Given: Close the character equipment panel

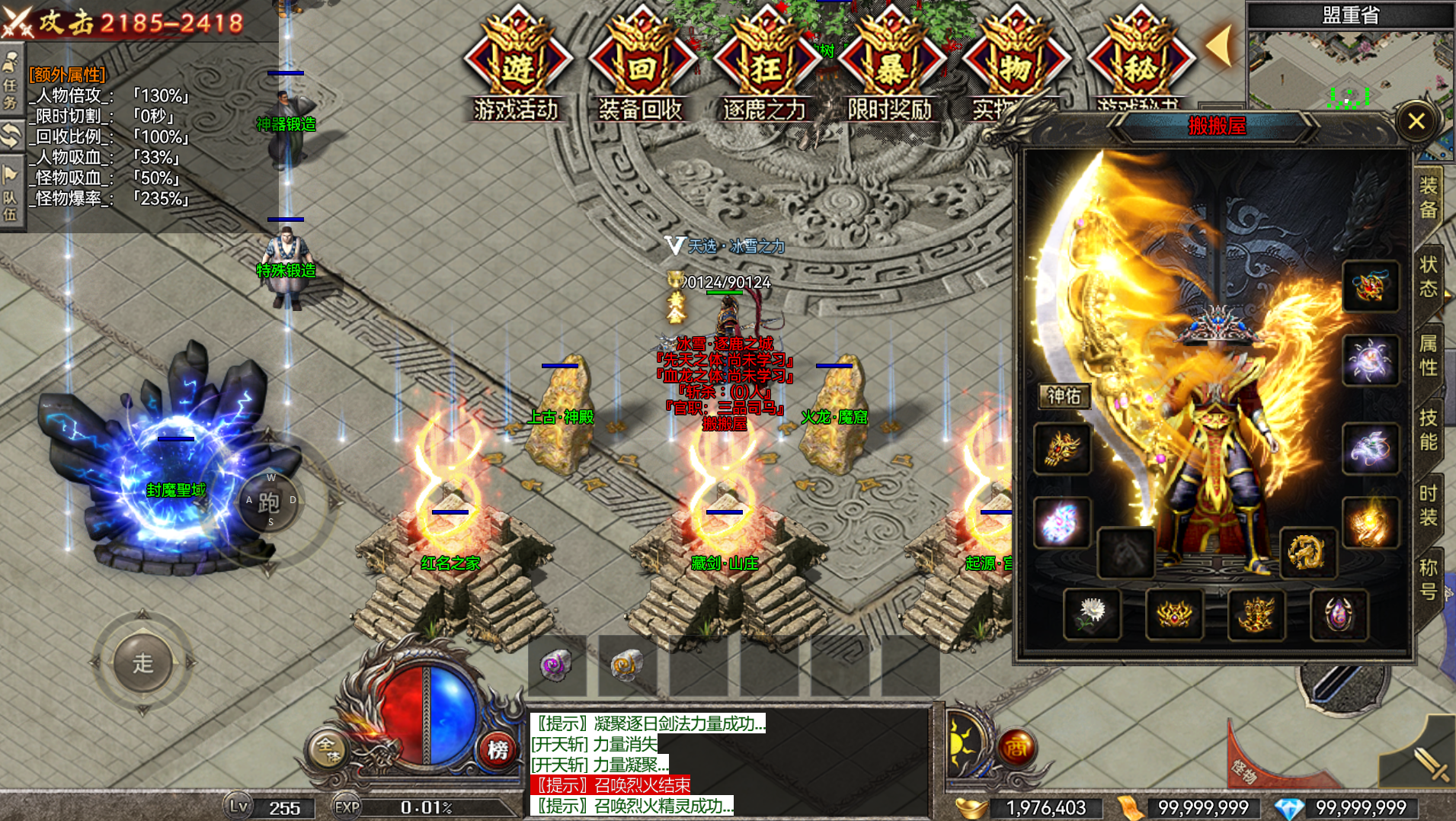Looking at the screenshot, I should point(1416,121).
